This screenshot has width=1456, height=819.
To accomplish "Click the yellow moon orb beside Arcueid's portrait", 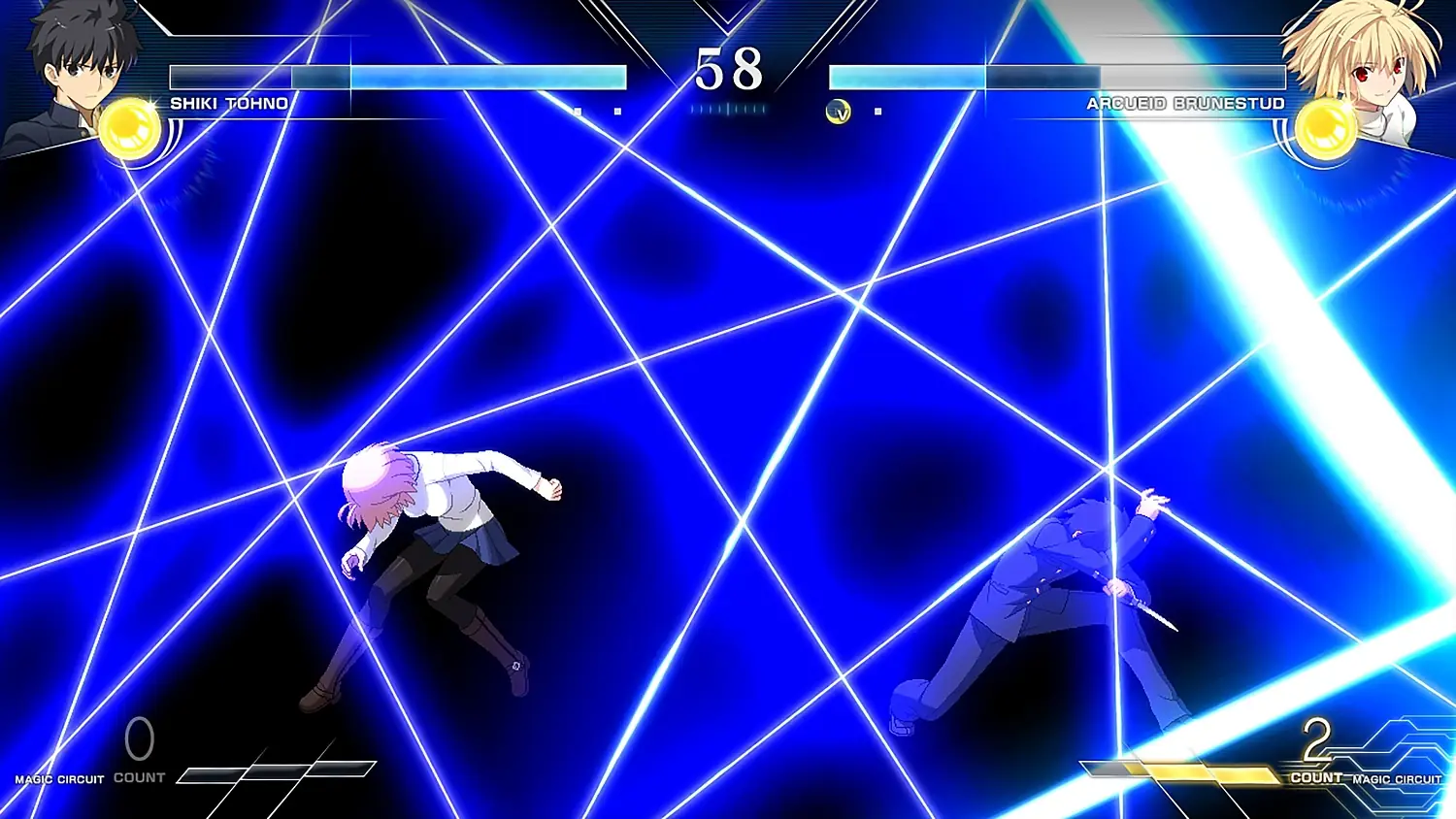I will [1325, 124].
